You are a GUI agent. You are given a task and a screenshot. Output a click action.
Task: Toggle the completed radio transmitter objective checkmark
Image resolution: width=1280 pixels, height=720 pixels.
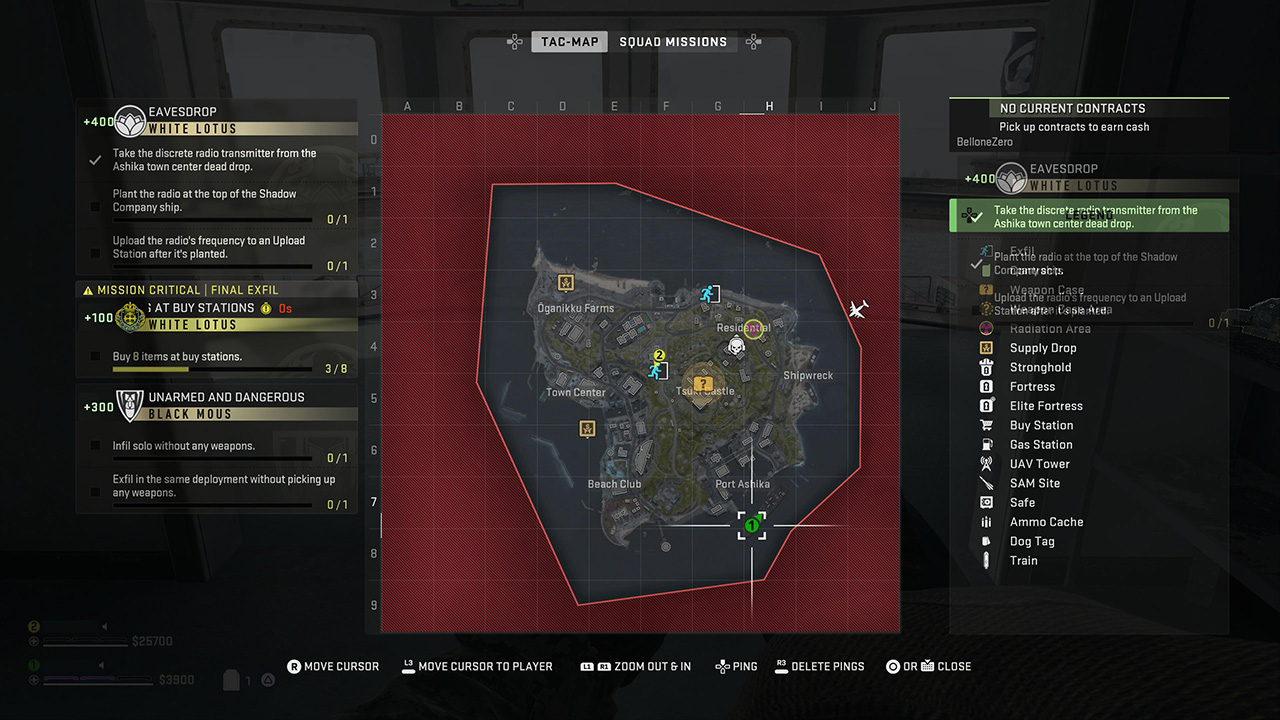tap(95, 159)
